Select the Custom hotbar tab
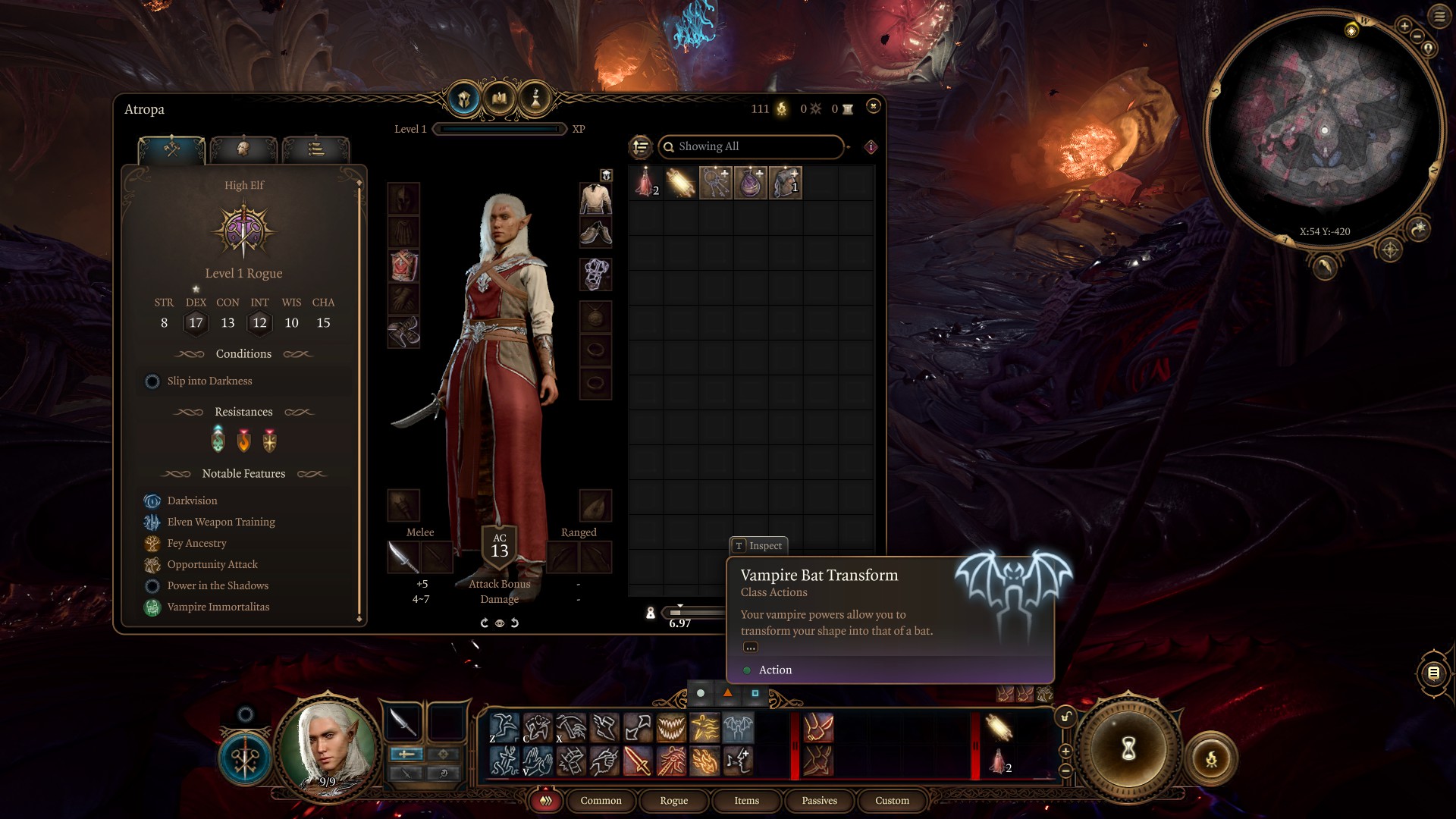The width and height of the screenshot is (1456, 819). [892, 801]
